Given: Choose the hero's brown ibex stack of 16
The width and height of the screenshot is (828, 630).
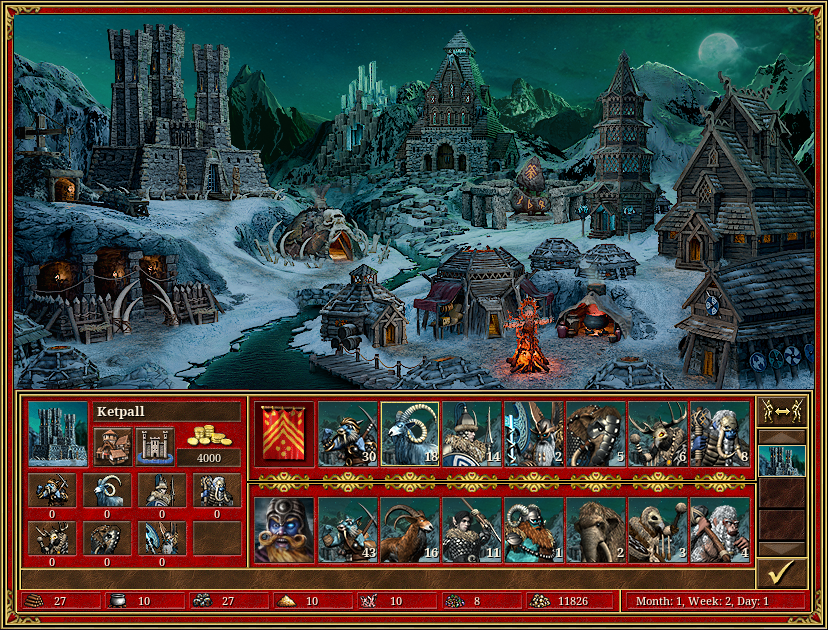Looking at the screenshot, I should [410, 530].
